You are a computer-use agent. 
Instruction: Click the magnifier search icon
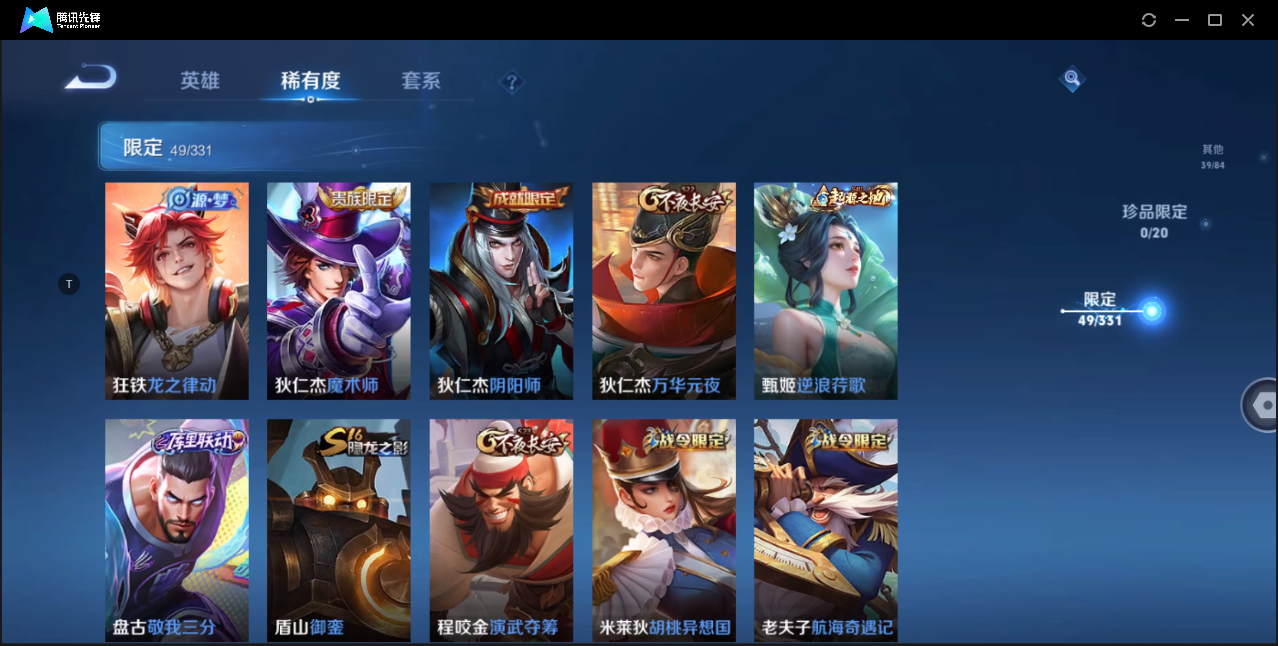[1072, 78]
